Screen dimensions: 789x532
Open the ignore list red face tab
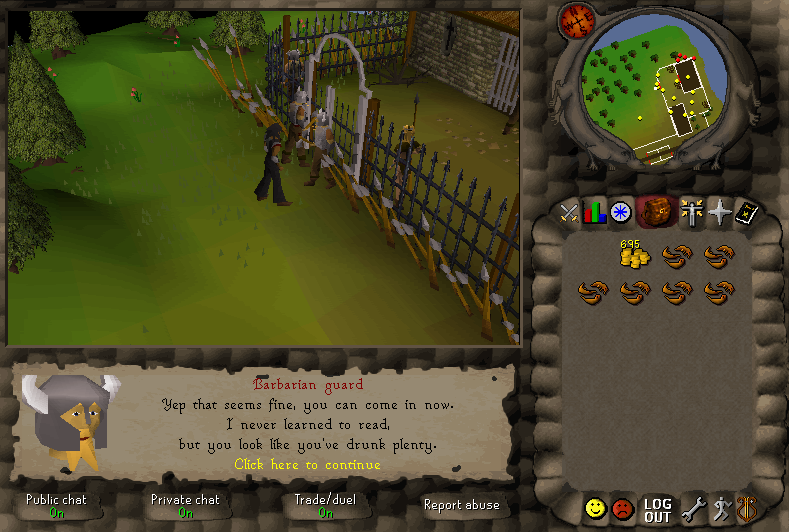click(623, 509)
